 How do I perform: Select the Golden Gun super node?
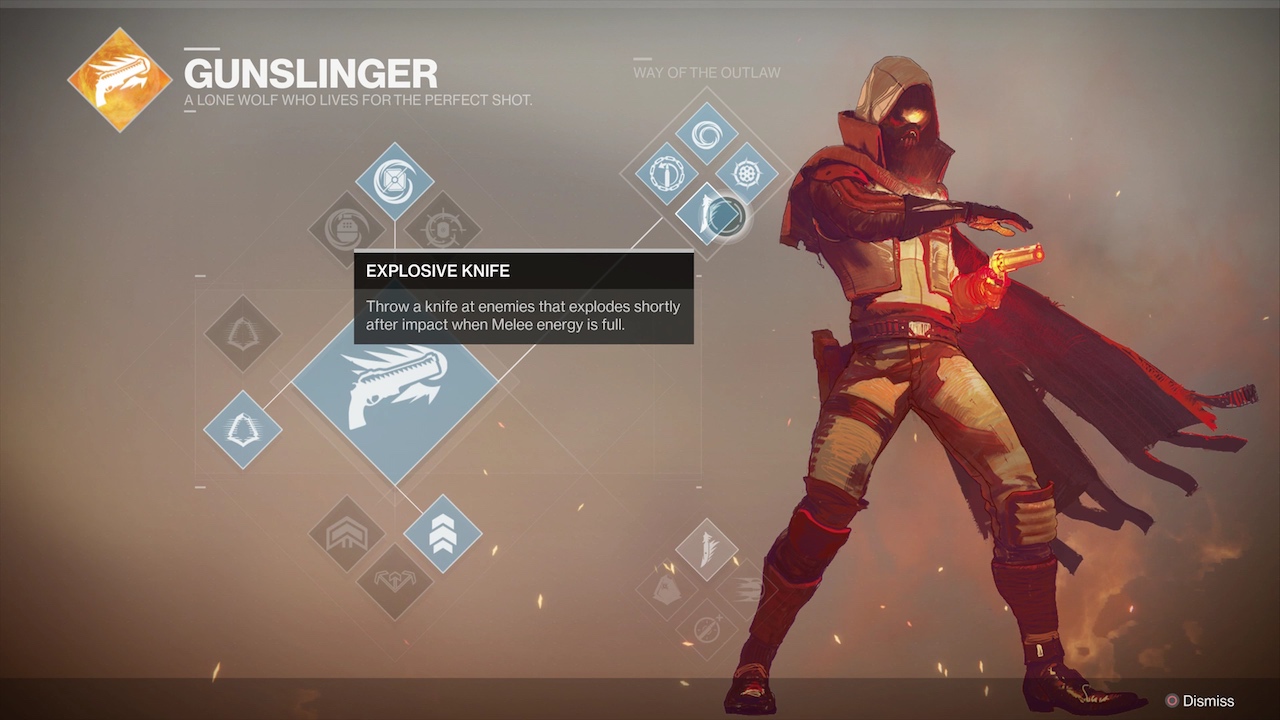tap(394, 399)
